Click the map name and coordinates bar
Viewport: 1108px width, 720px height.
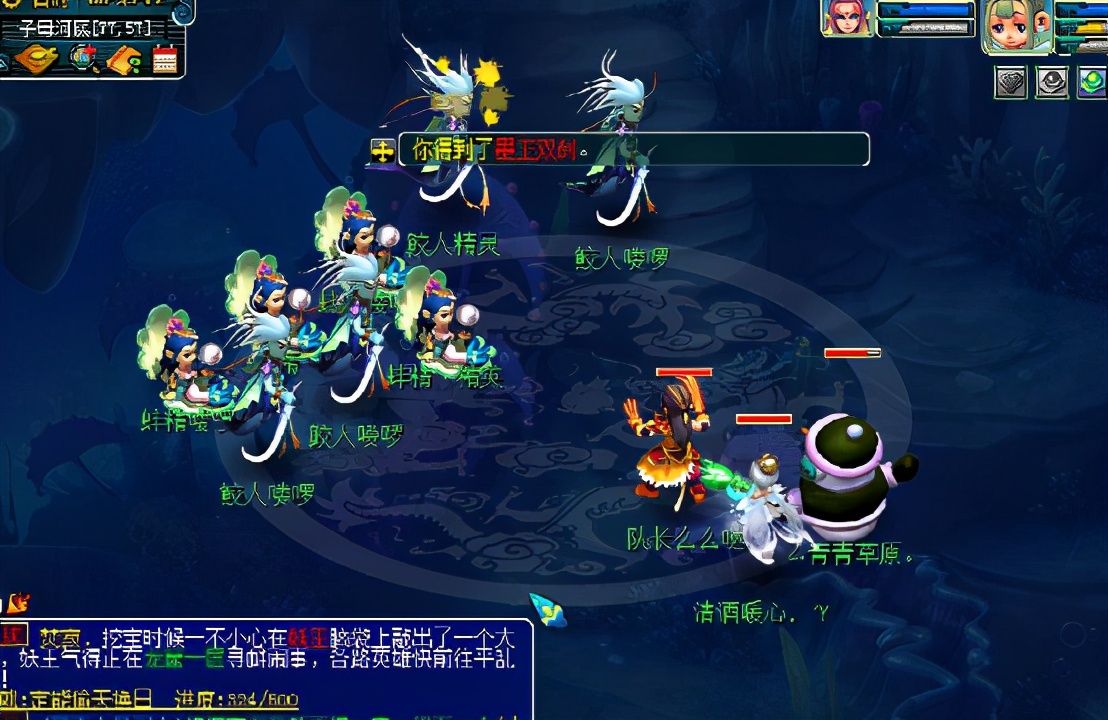click(85, 28)
